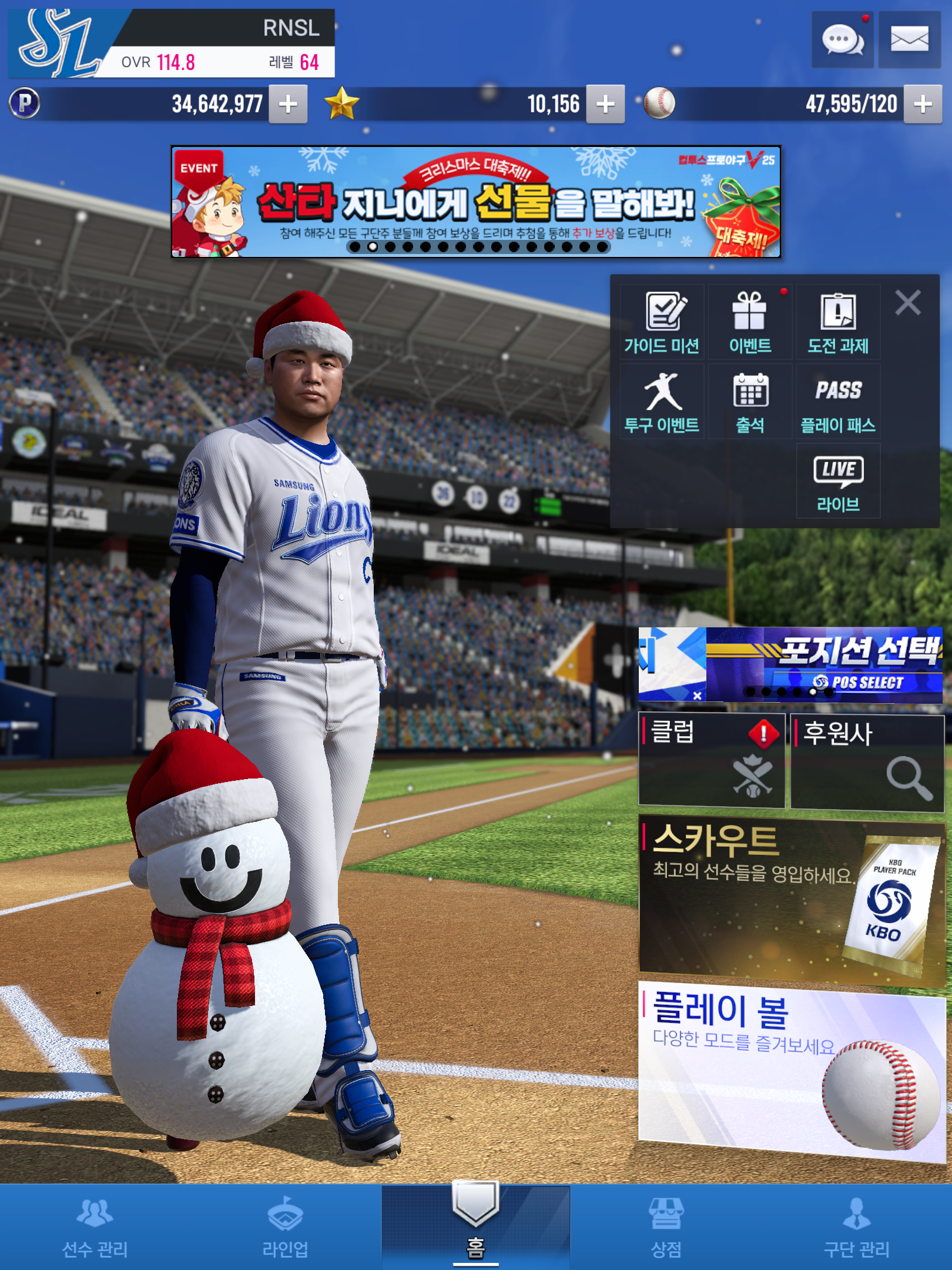Open the chat speech bubble icon
This screenshot has height=1270, width=952.
tap(842, 41)
